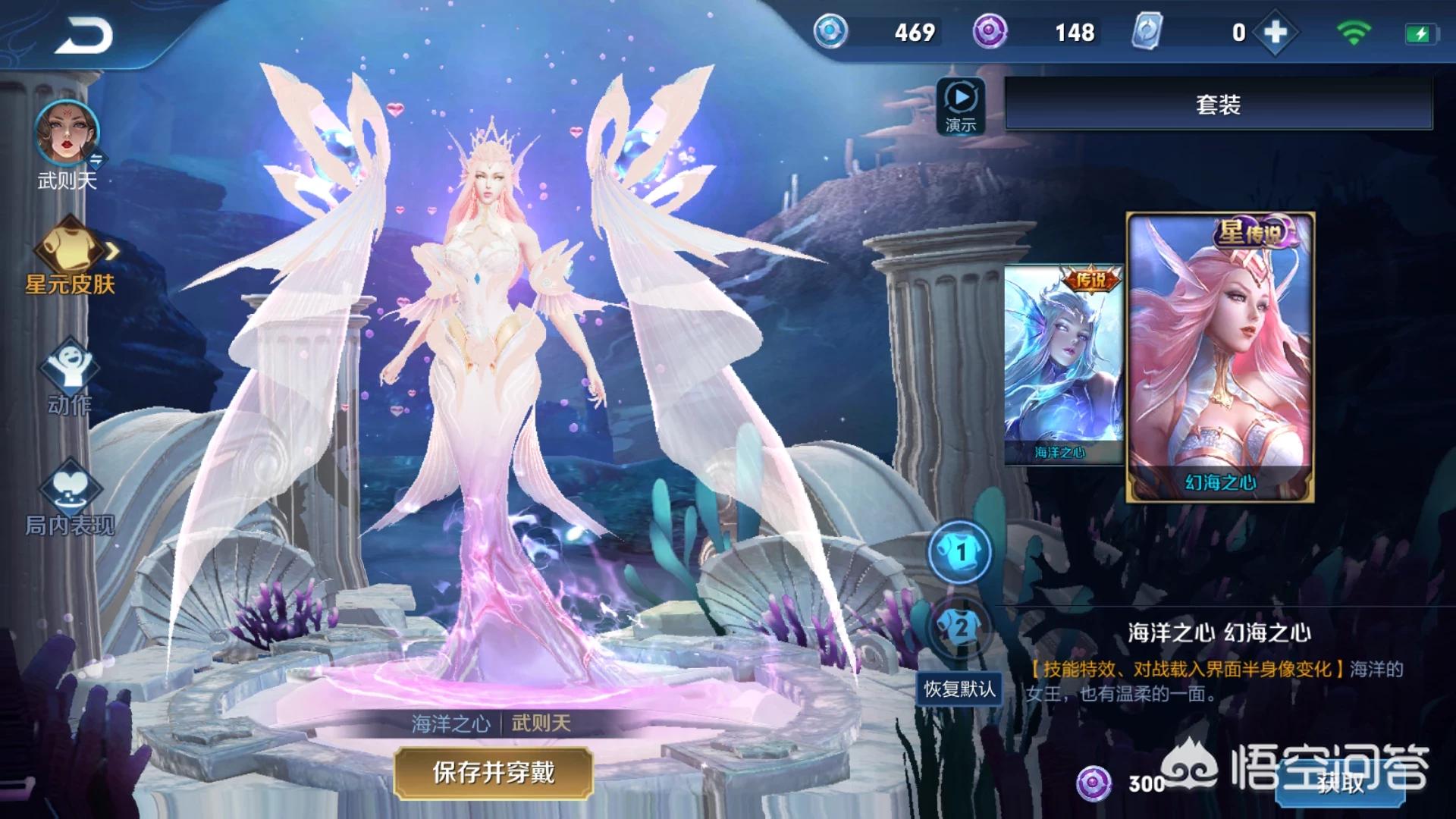Select the 海洋之心 skin card
The image size is (1456, 819).
pos(1062,364)
